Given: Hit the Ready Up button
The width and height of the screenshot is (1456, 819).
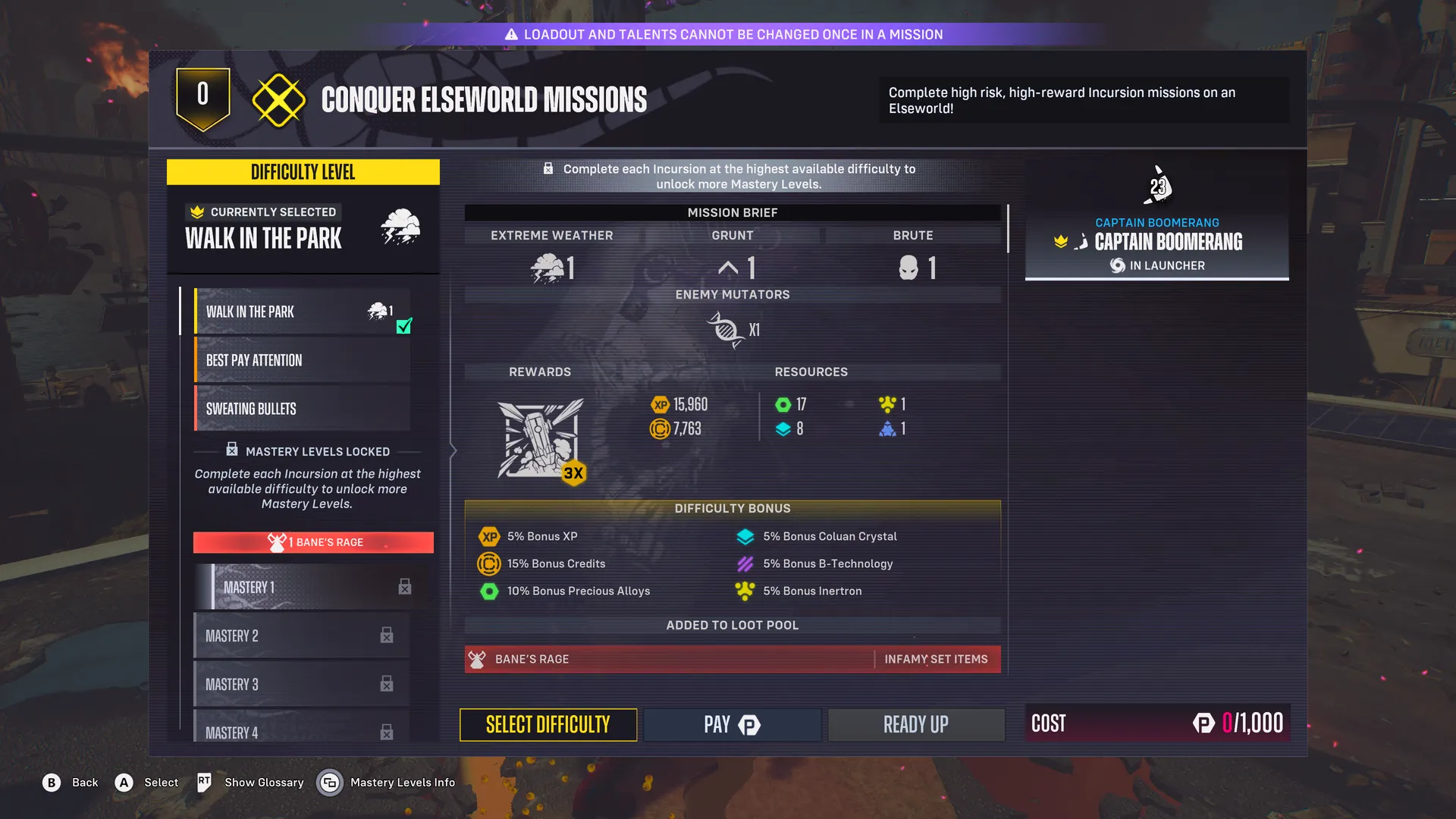Looking at the screenshot, I should point(915,725).
